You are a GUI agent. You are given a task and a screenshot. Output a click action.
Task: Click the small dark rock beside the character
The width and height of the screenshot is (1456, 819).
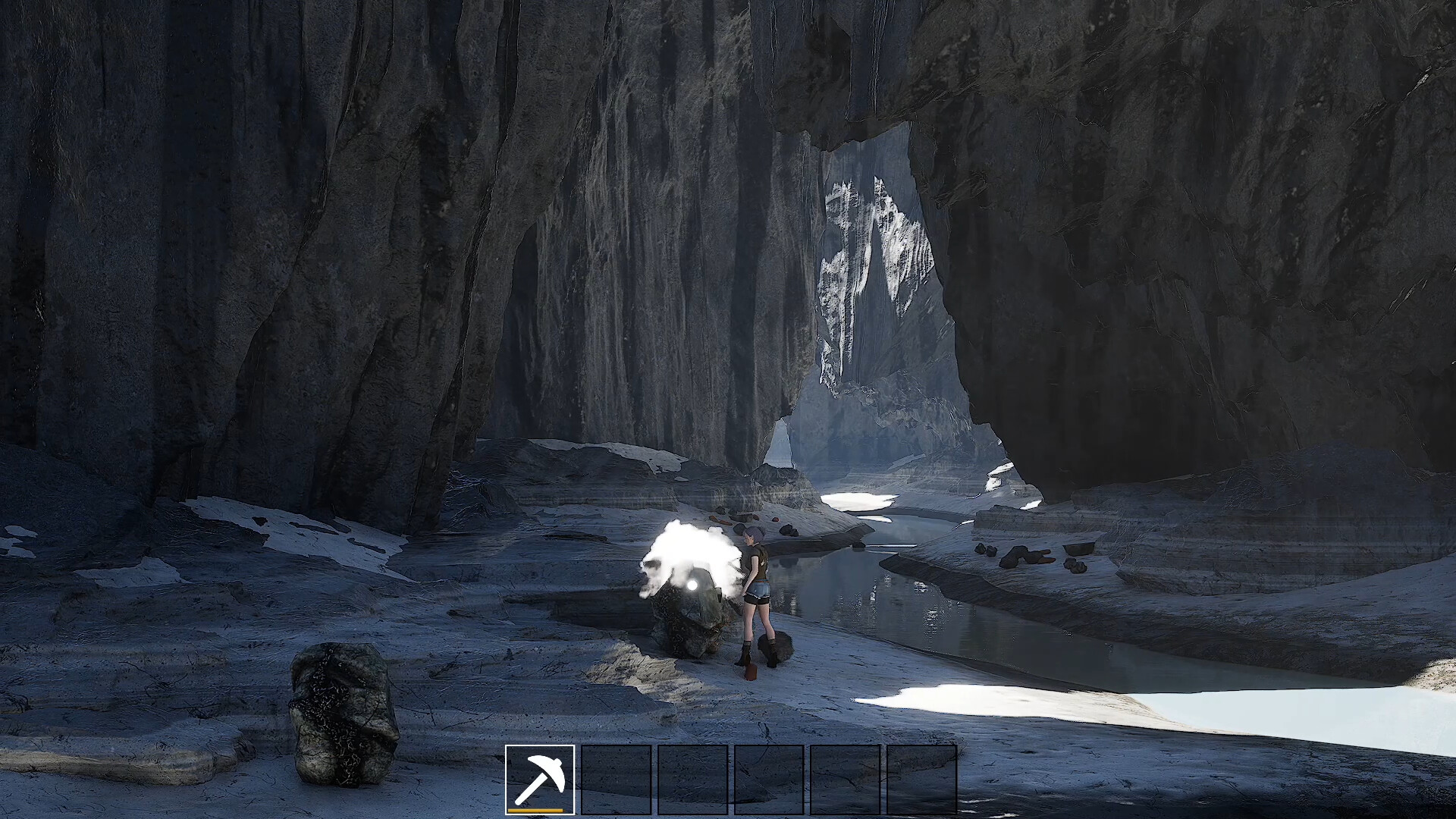(x=777, y=647)
